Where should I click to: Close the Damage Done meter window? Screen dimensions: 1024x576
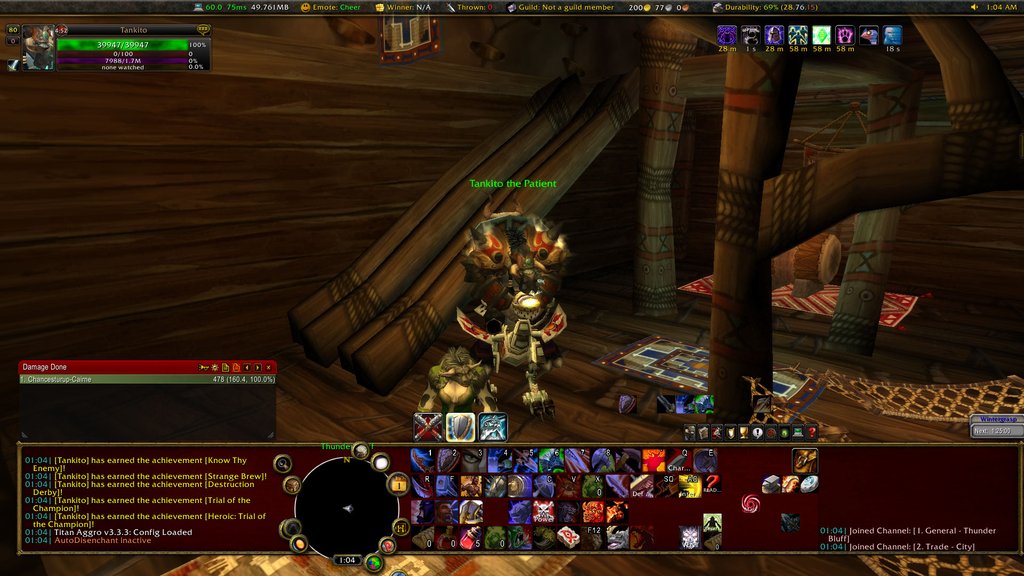click(x=268, y=368)
